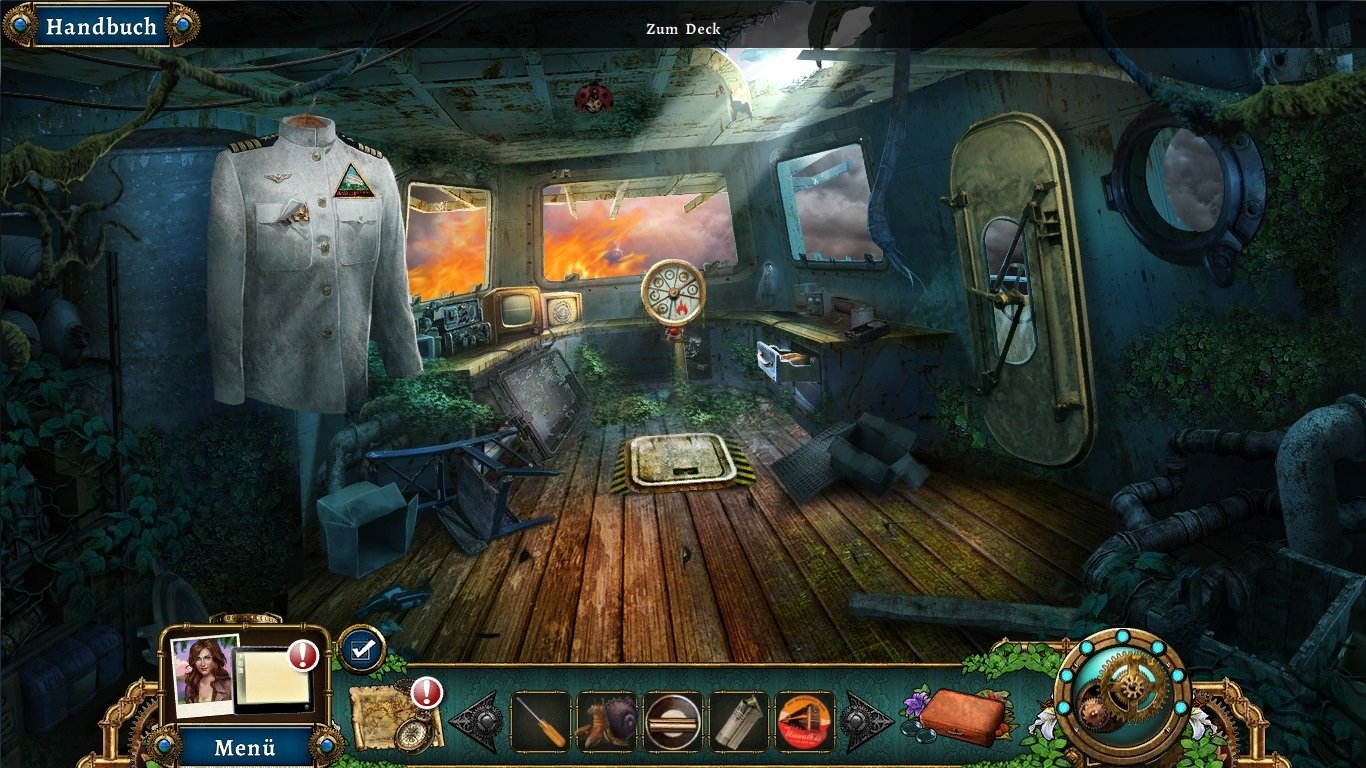The height and width of the screenshot is (768, 1366).
Task: Open the Handbuch strategy guide
Action: tap(101, 26)
